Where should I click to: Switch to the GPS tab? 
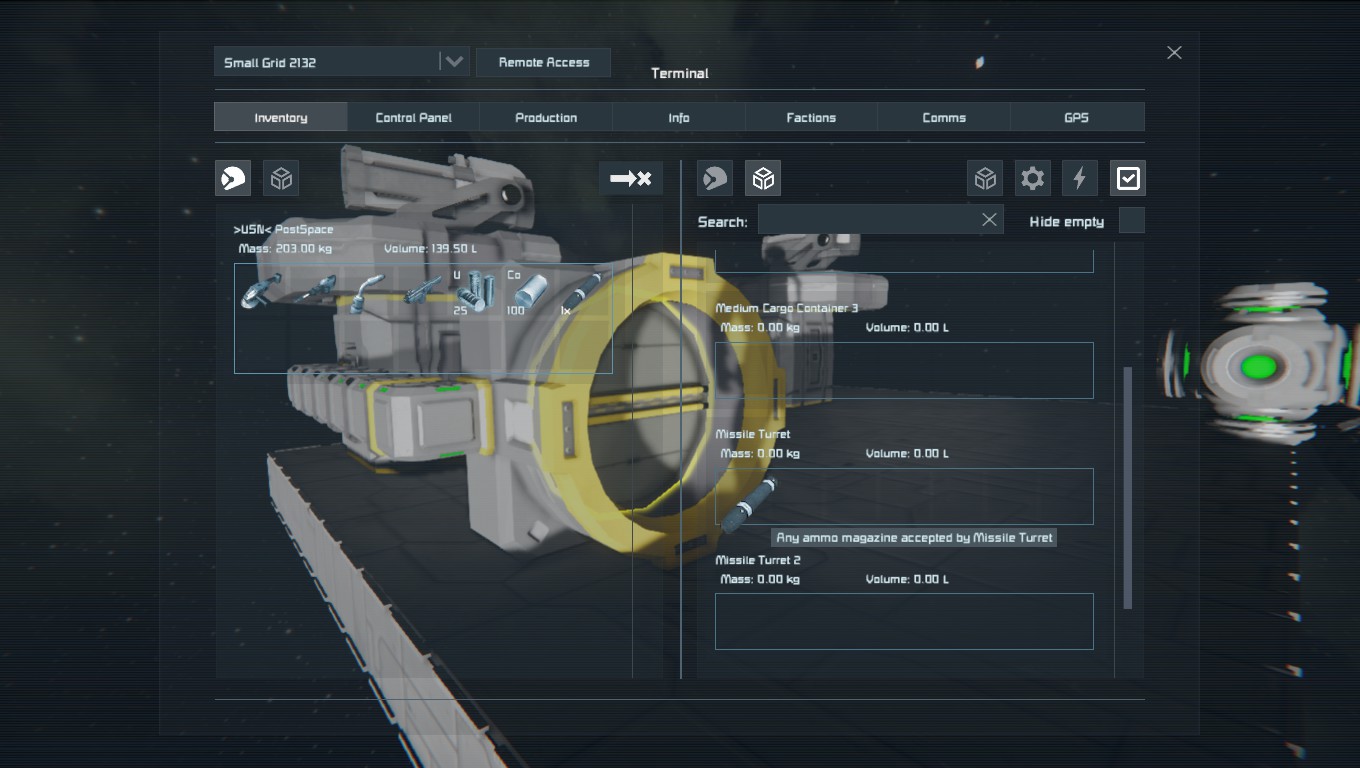click(1076, 117)
